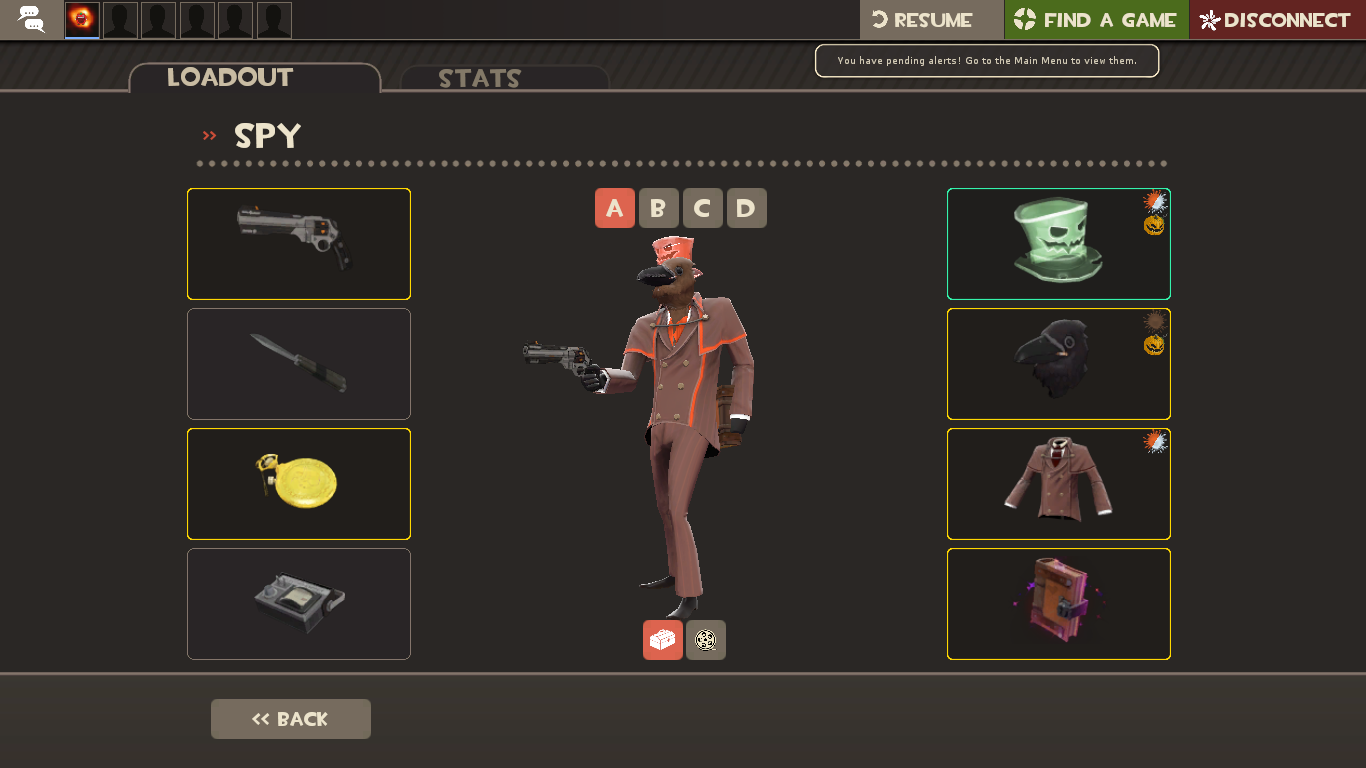The height and width of the screenshot is (768, 1366).
Task: Show the taunt loadout film reel button
Action: click(706, 640)
